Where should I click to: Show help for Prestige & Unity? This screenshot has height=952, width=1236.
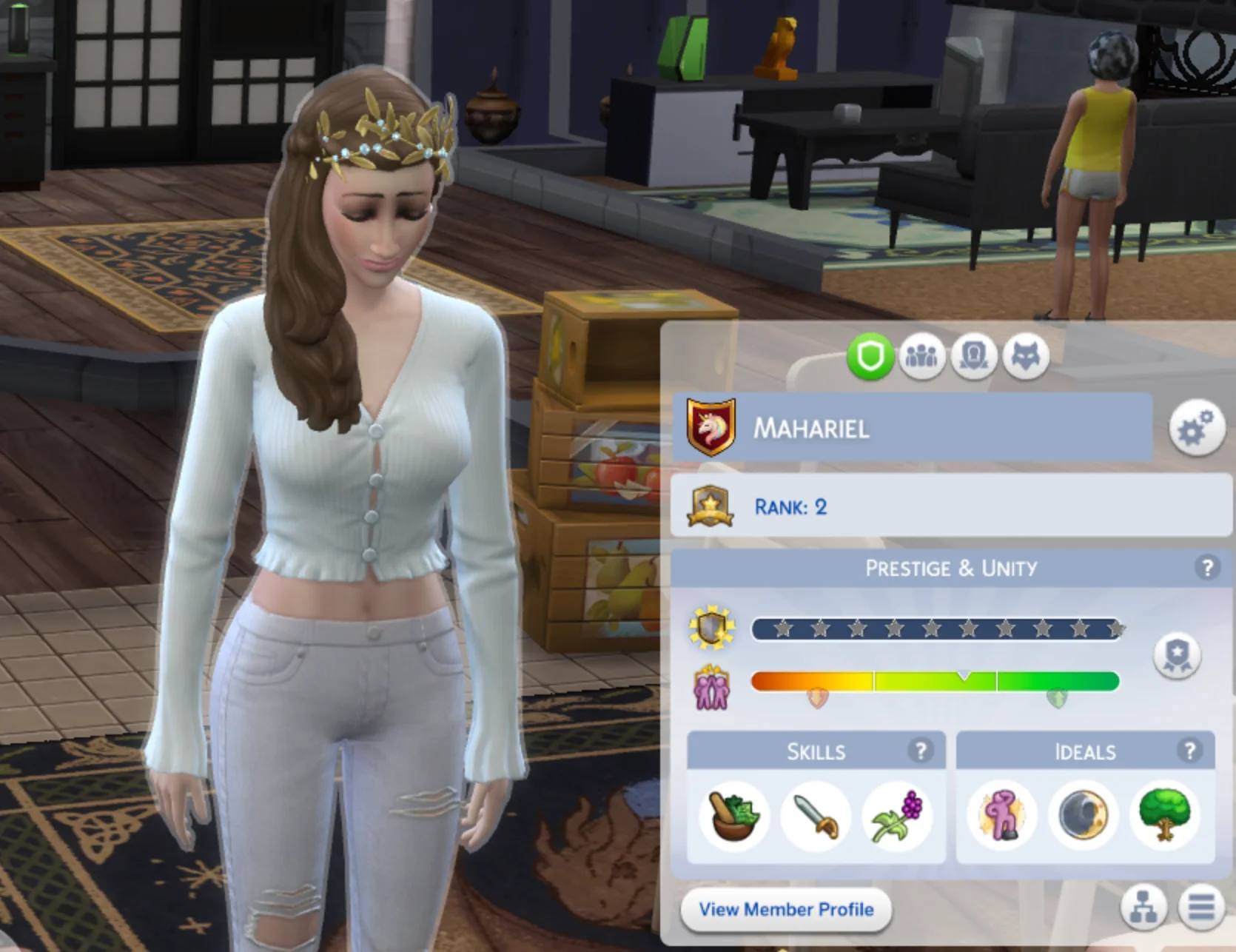[1207, 568]
